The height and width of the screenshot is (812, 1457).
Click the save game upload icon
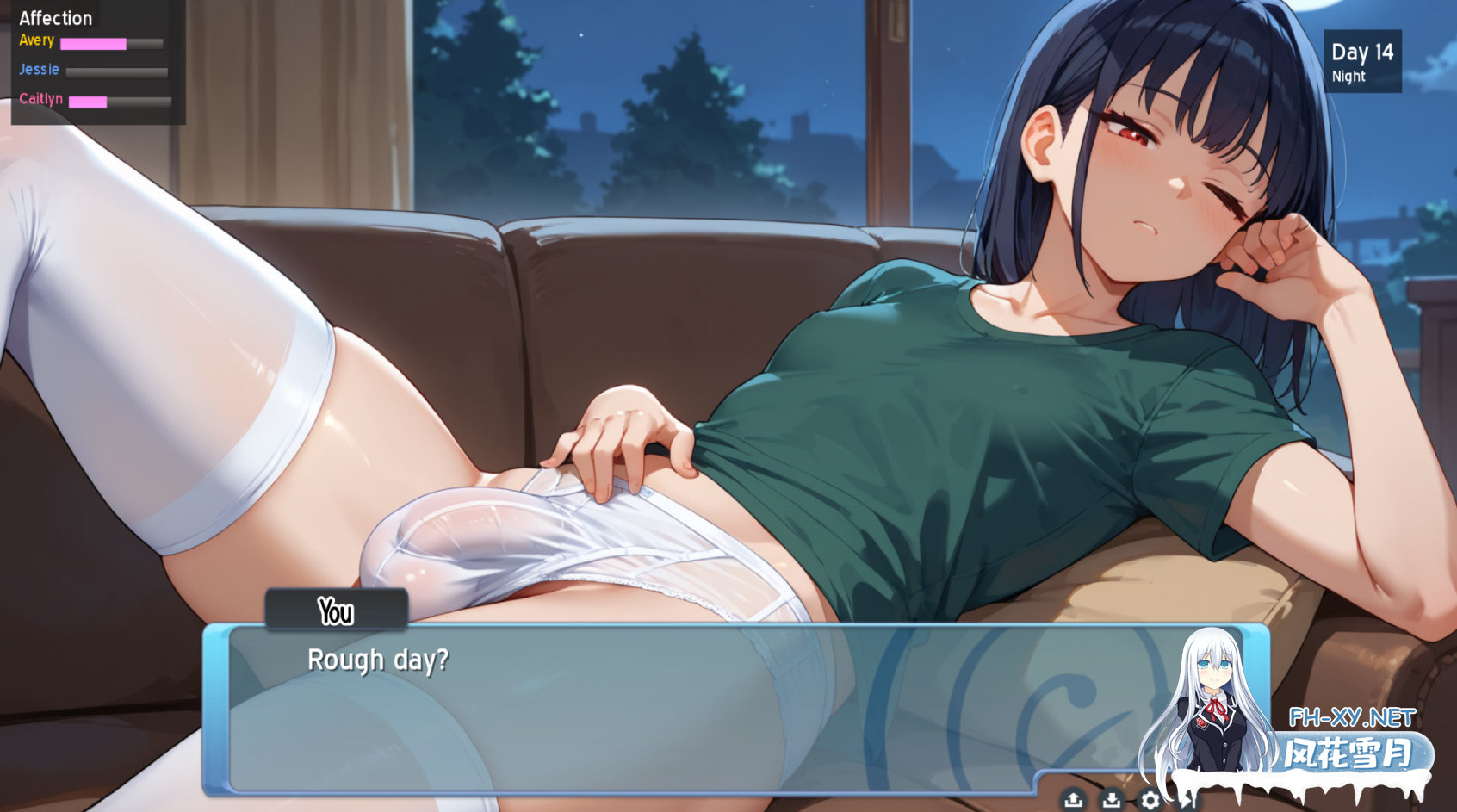click(1074, 799)
